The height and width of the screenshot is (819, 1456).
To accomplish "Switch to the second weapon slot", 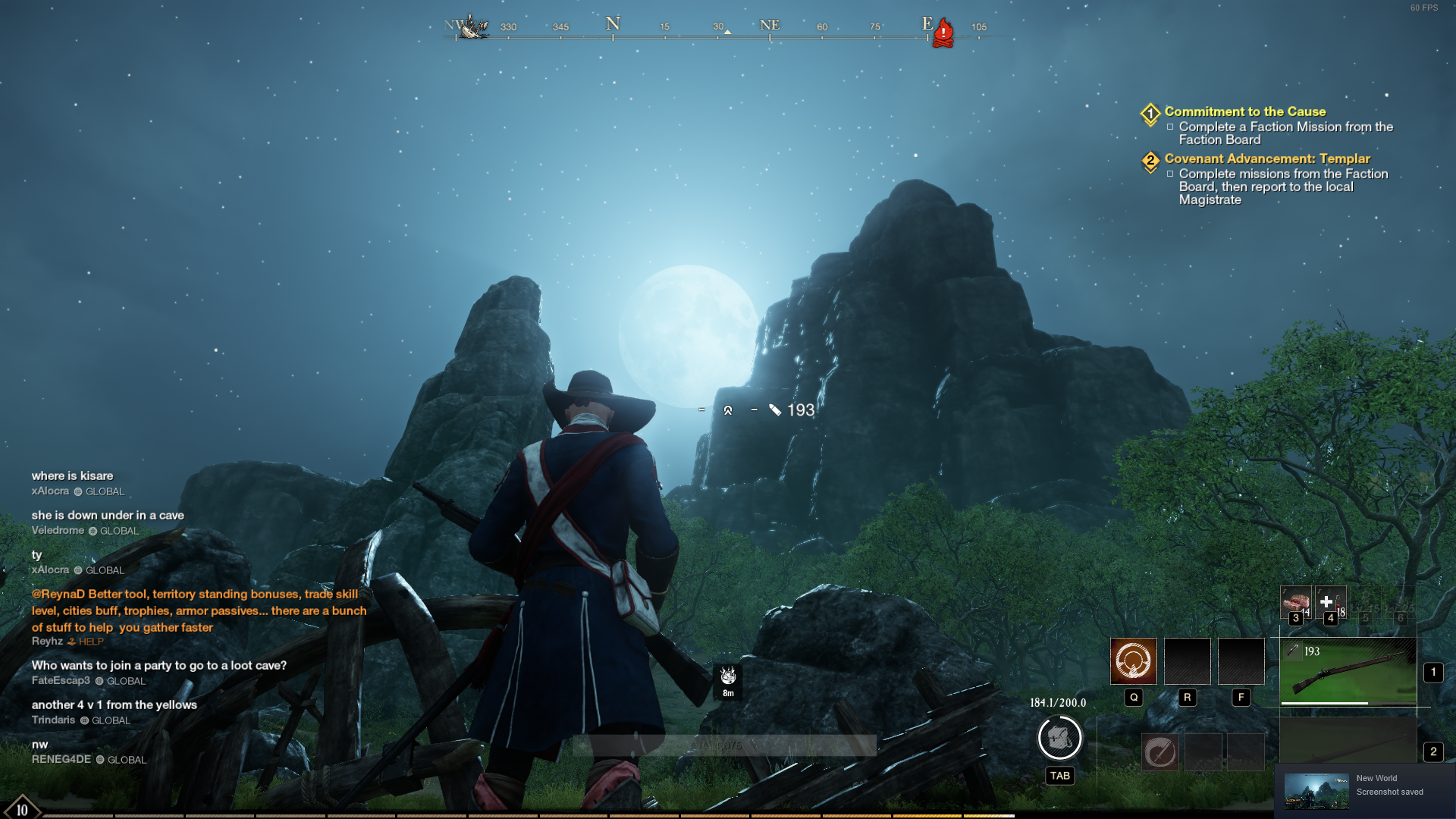I will click(1348, 743).
